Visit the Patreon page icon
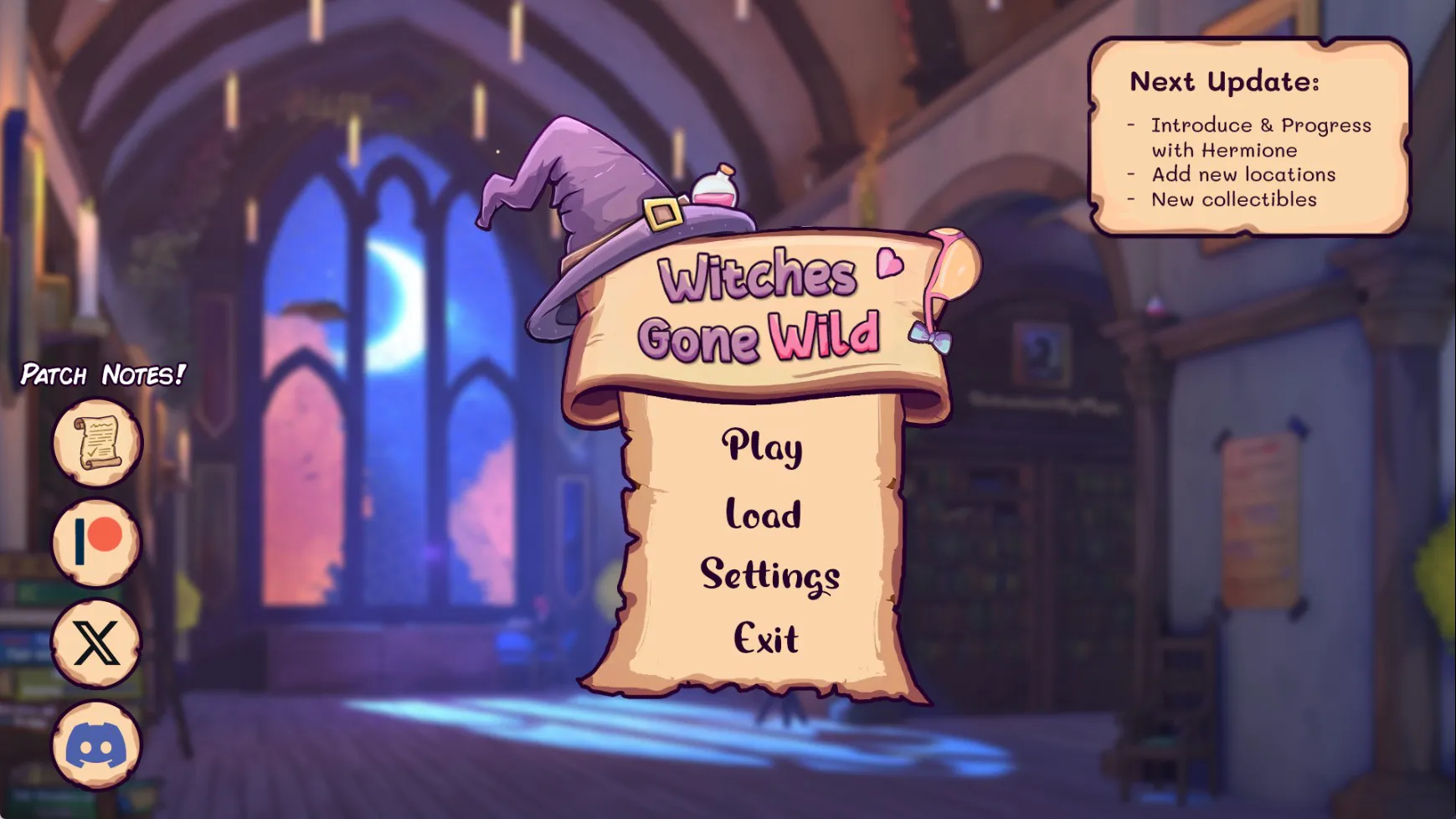Viewport: 1456px width, 819px height. [97, 543]
